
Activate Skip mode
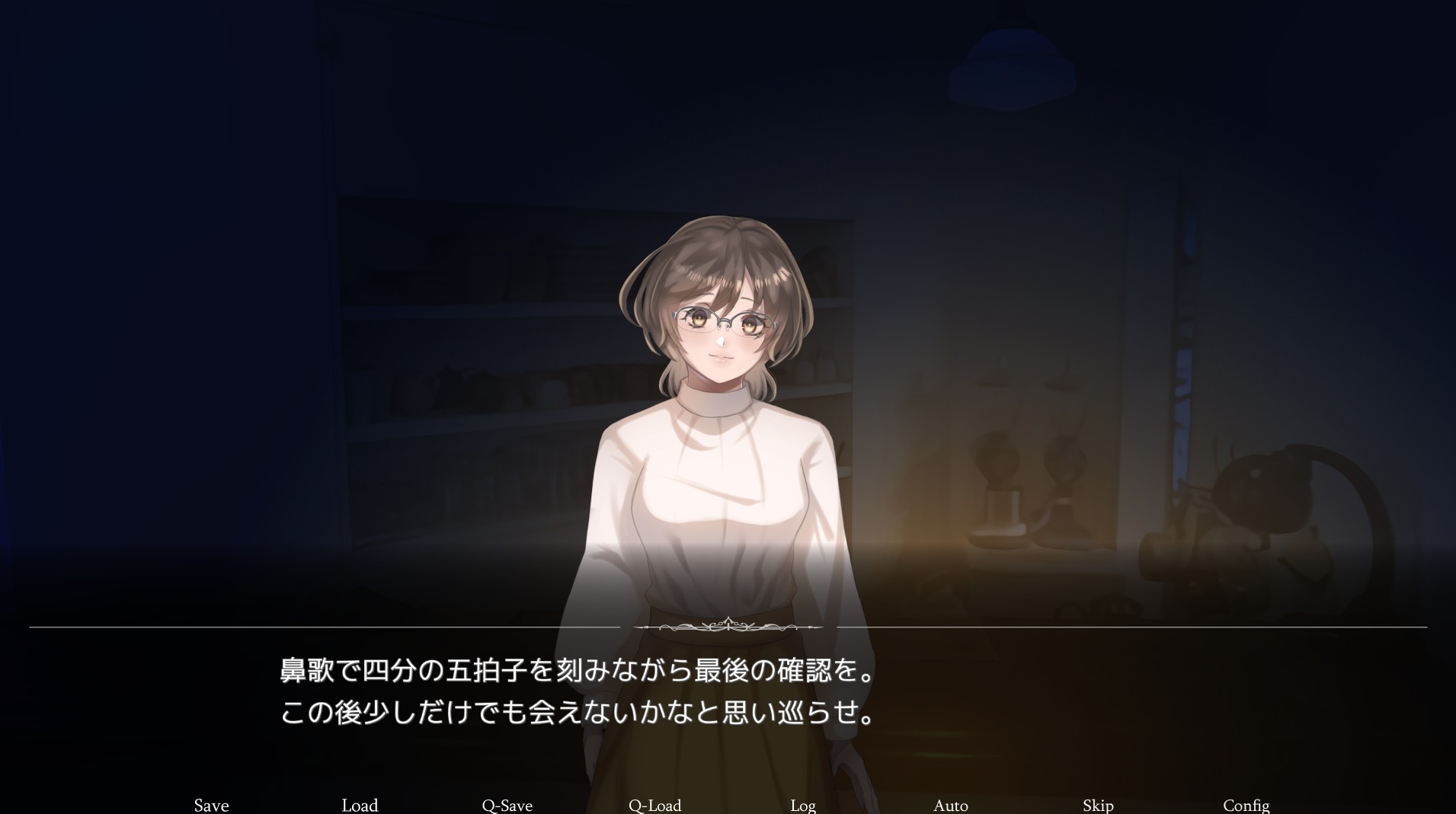pyautogui.click(x=1098, y=805)
